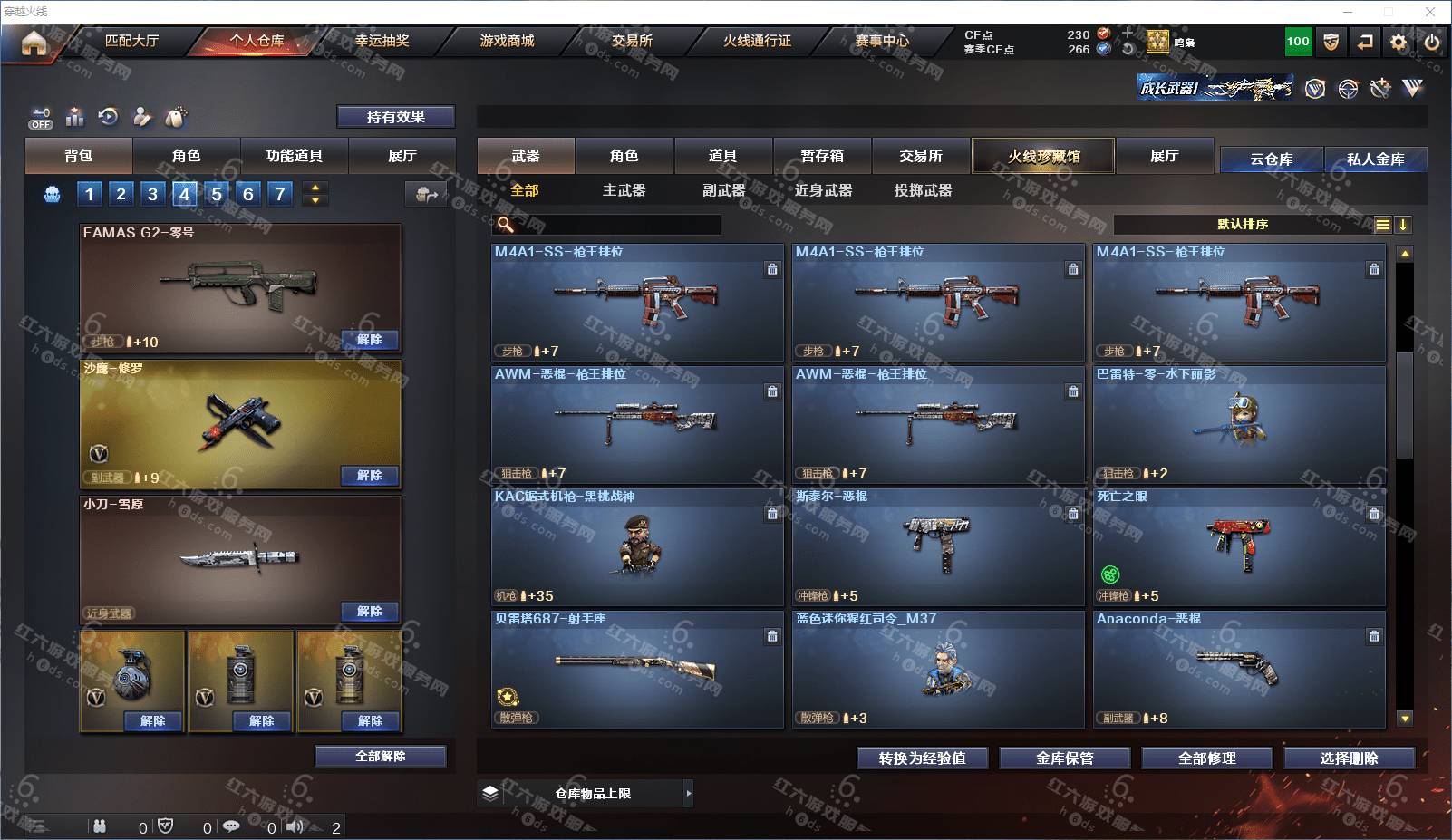Repair all with 全部修理
The height and width of the screenshot is (840, 1452).
pos(1206,758)
